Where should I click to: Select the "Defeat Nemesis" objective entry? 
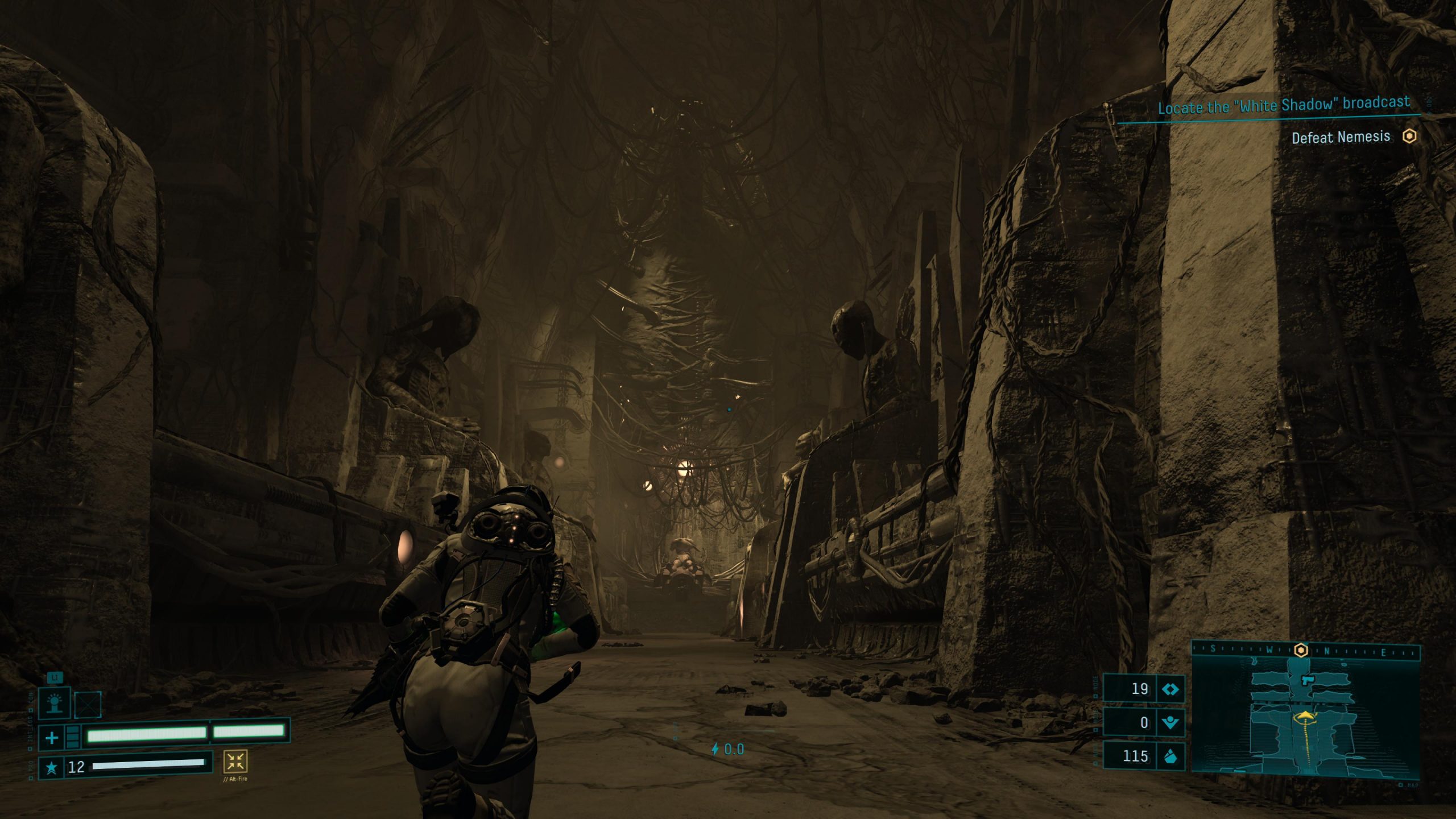pos(1341,137)
